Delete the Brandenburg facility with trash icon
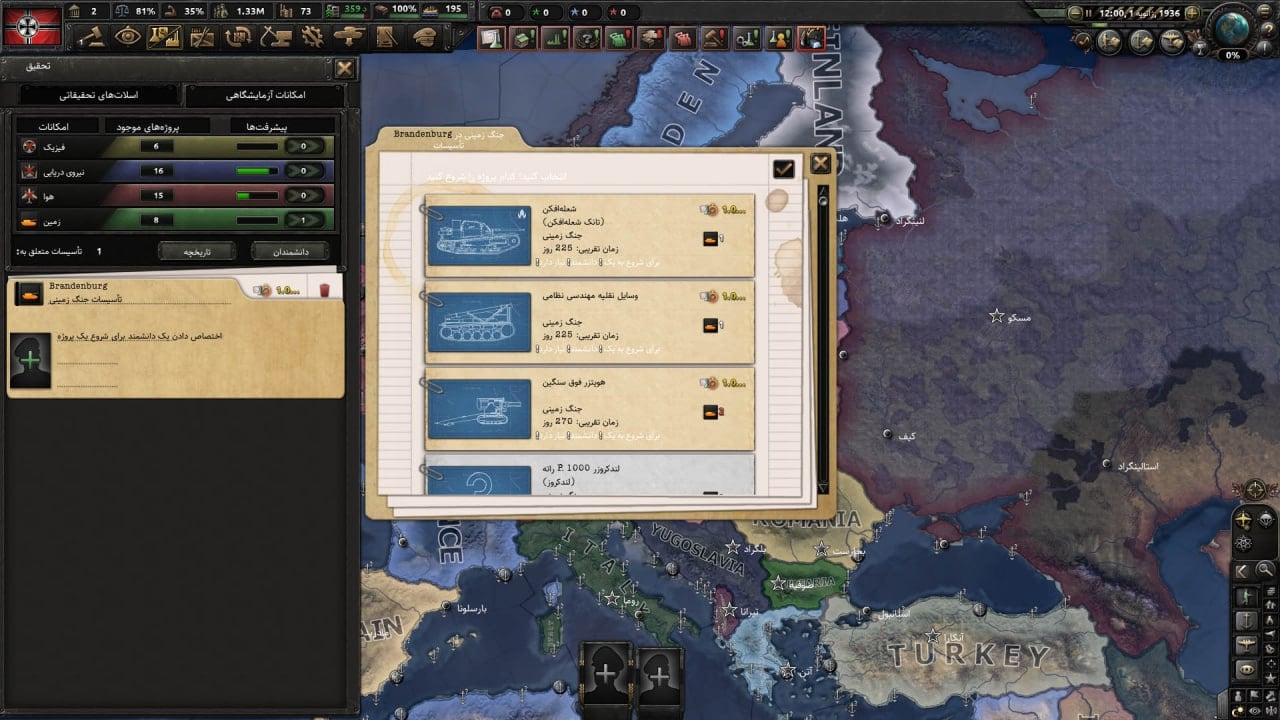1280x720 pixels. tap(323, 290)
